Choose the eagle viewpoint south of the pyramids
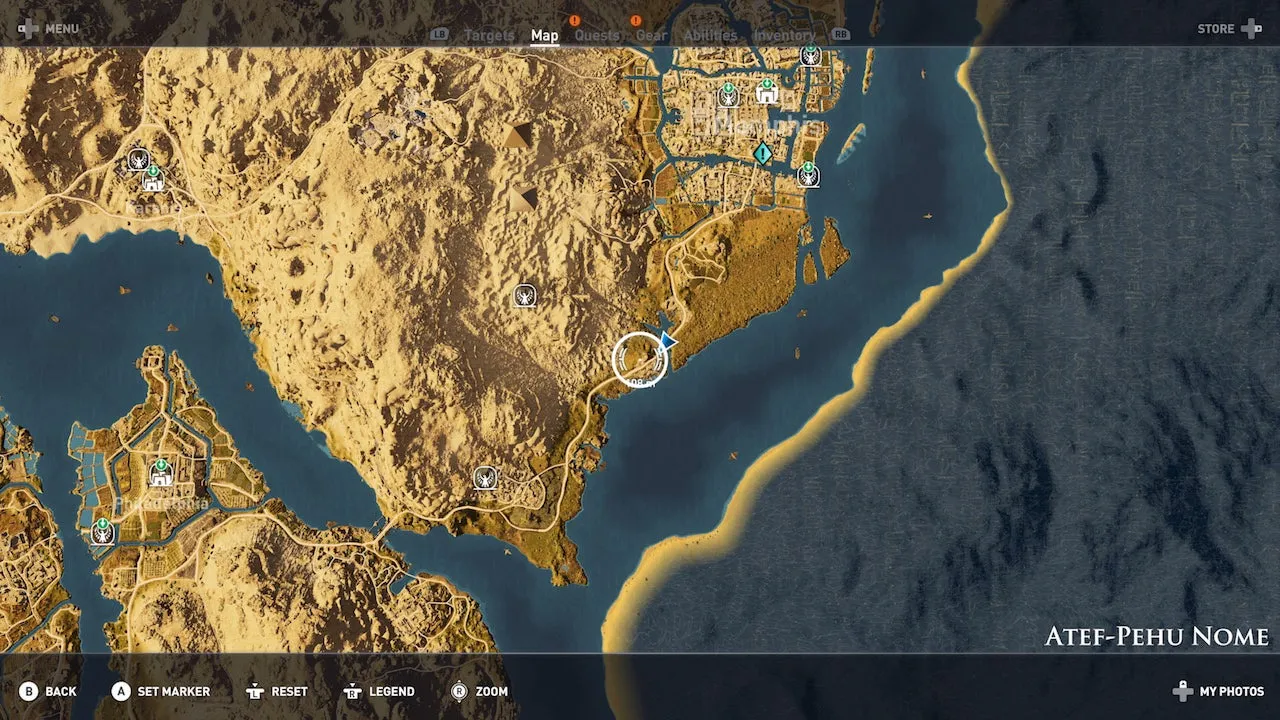Screen dimensions: 1280x720 click(x=524, y=295)
